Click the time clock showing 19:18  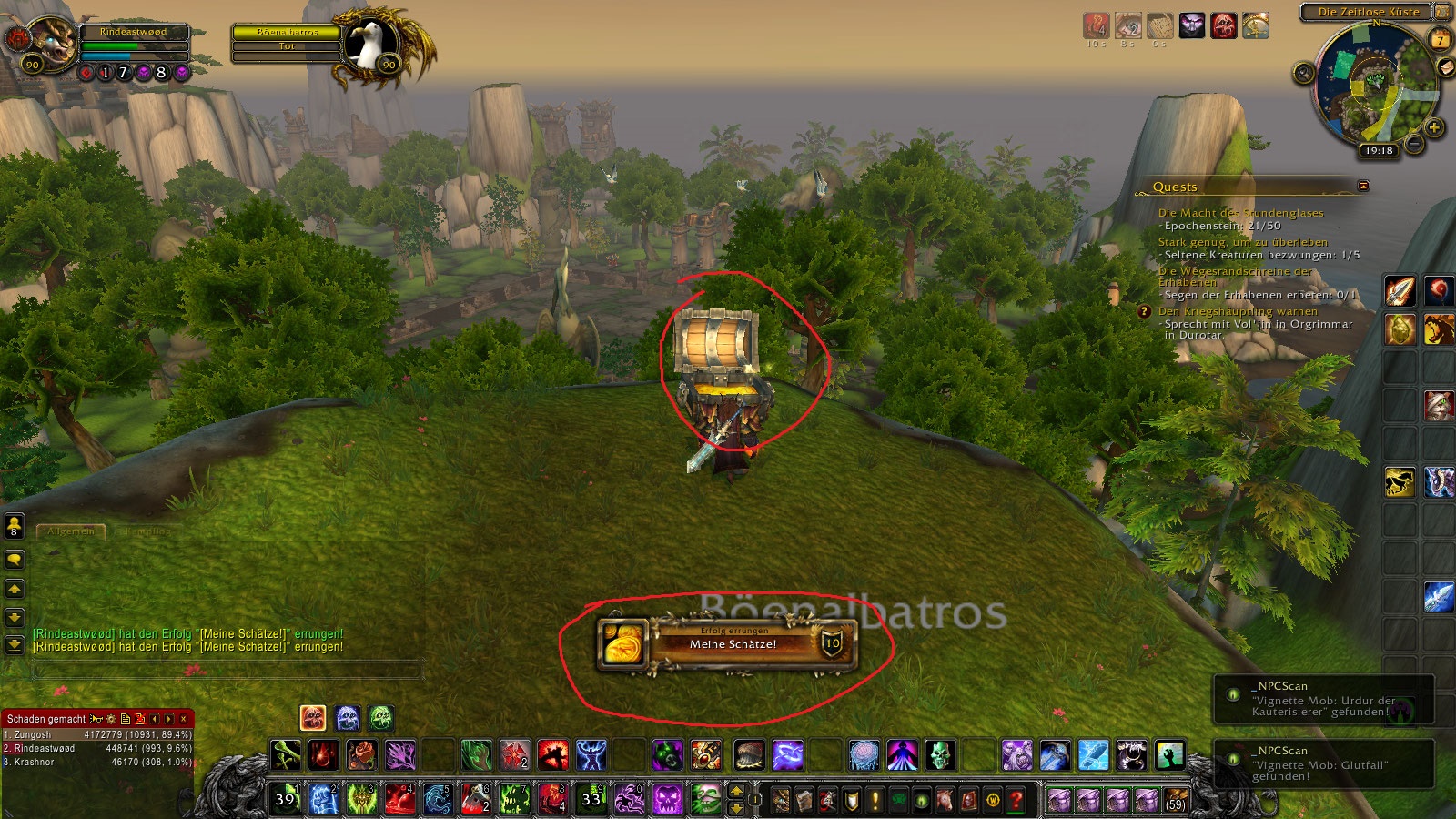[x=1379, y=150]
